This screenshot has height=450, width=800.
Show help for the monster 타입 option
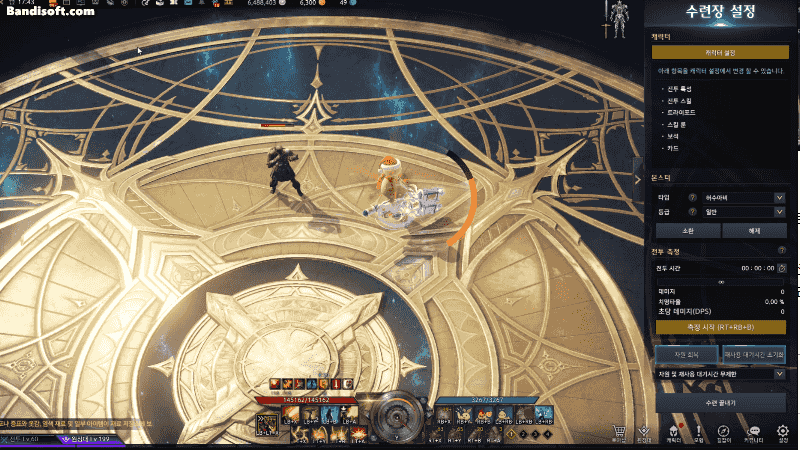coord(692,197)
